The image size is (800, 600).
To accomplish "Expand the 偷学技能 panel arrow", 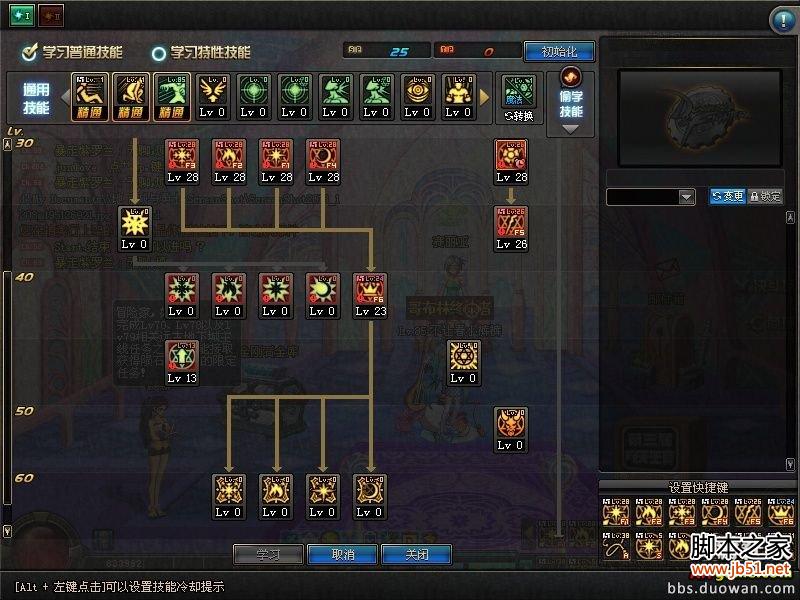I will click(571, 129).
